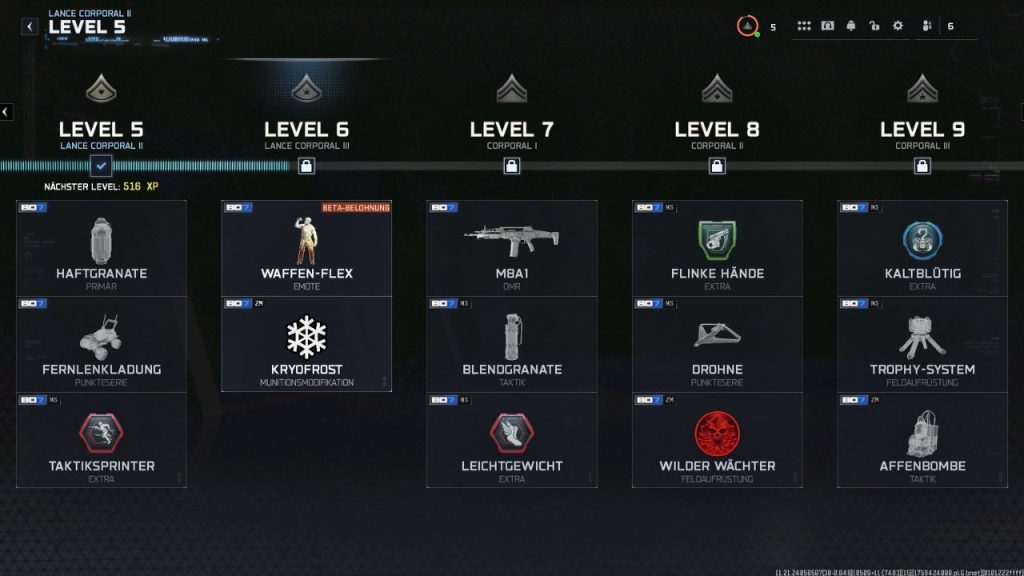Open the friends and social icon

click(x=926, y=26)
